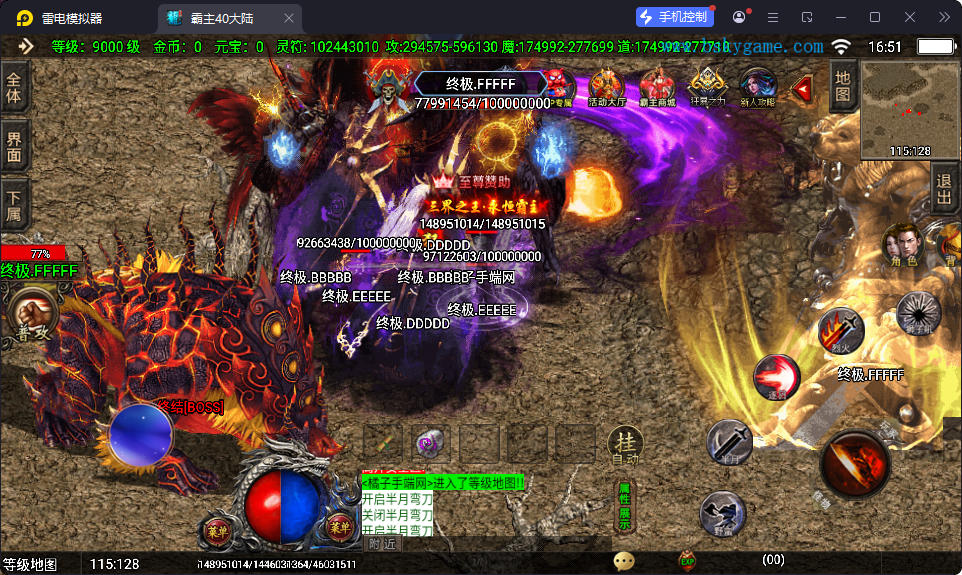Use the bamboo scroll item in hotbar
This screenshot has height=575, width=962.
pos(383,442)
